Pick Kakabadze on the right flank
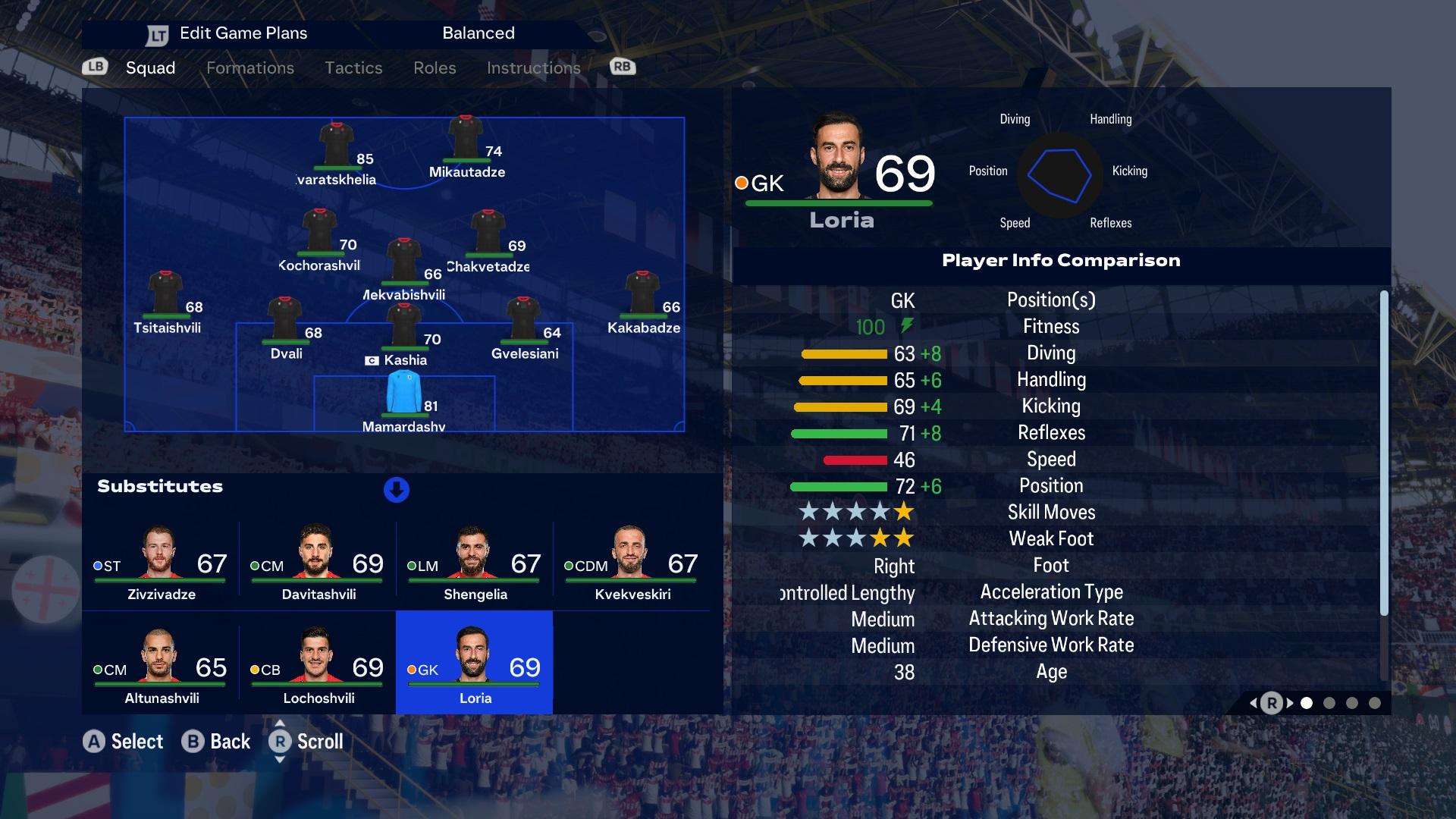Screen dimensions: 1456x819 (642, 296)
